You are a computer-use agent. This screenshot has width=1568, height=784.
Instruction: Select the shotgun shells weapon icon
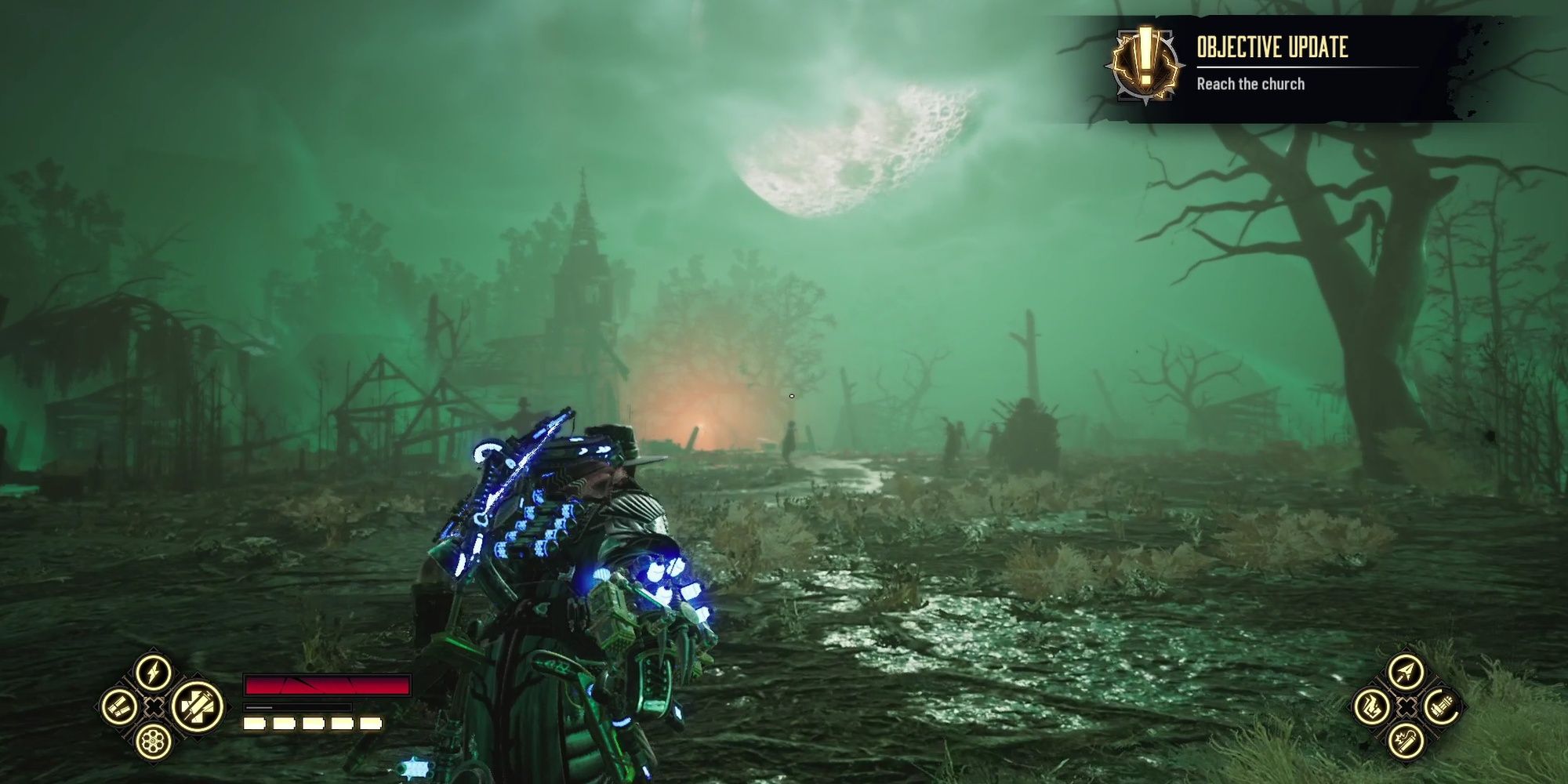120,707
